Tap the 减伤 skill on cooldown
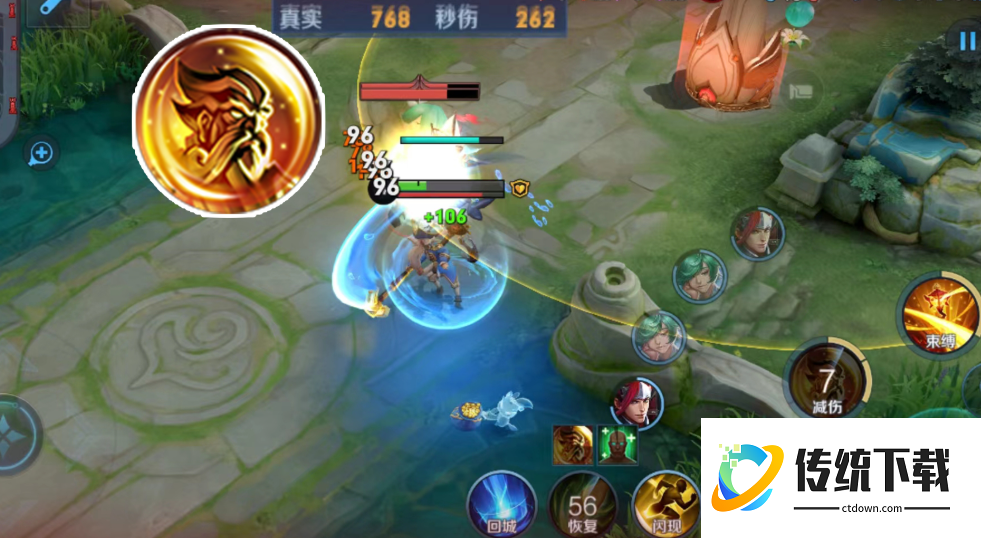Viewport: 981px width, 538px height. click(826, 385)
